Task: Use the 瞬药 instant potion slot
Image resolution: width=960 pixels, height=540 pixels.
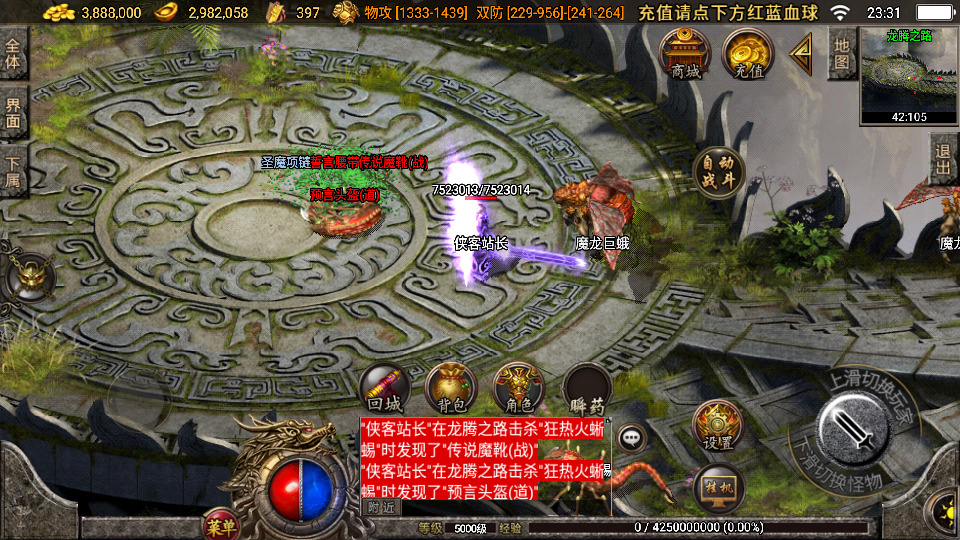Action: pyautogui.click(x=587, y=388)
